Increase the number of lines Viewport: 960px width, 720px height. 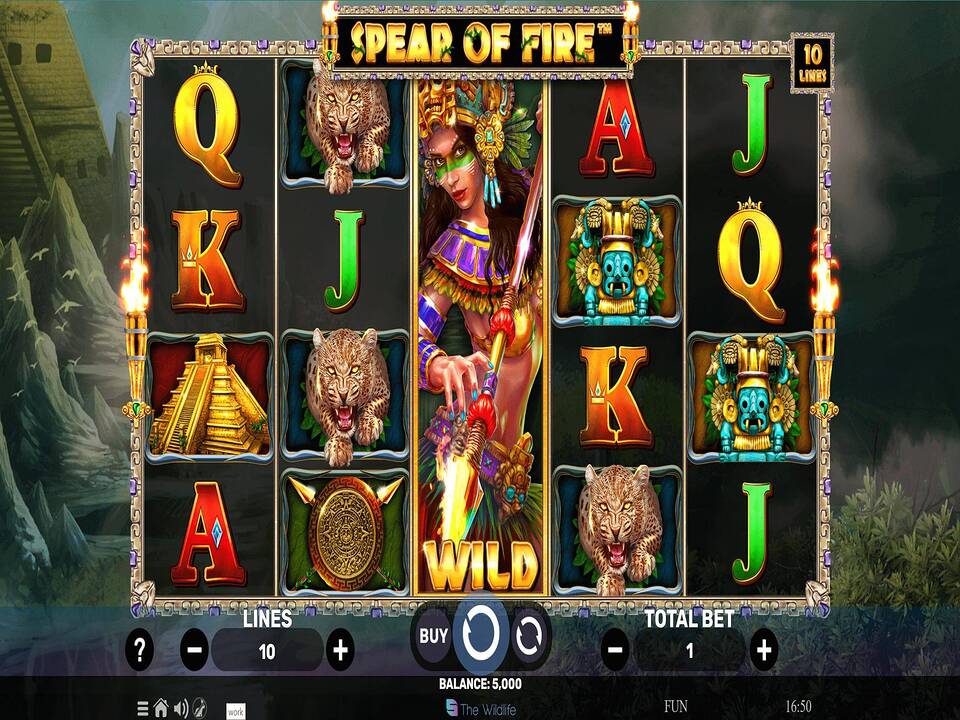click(340, 651)
